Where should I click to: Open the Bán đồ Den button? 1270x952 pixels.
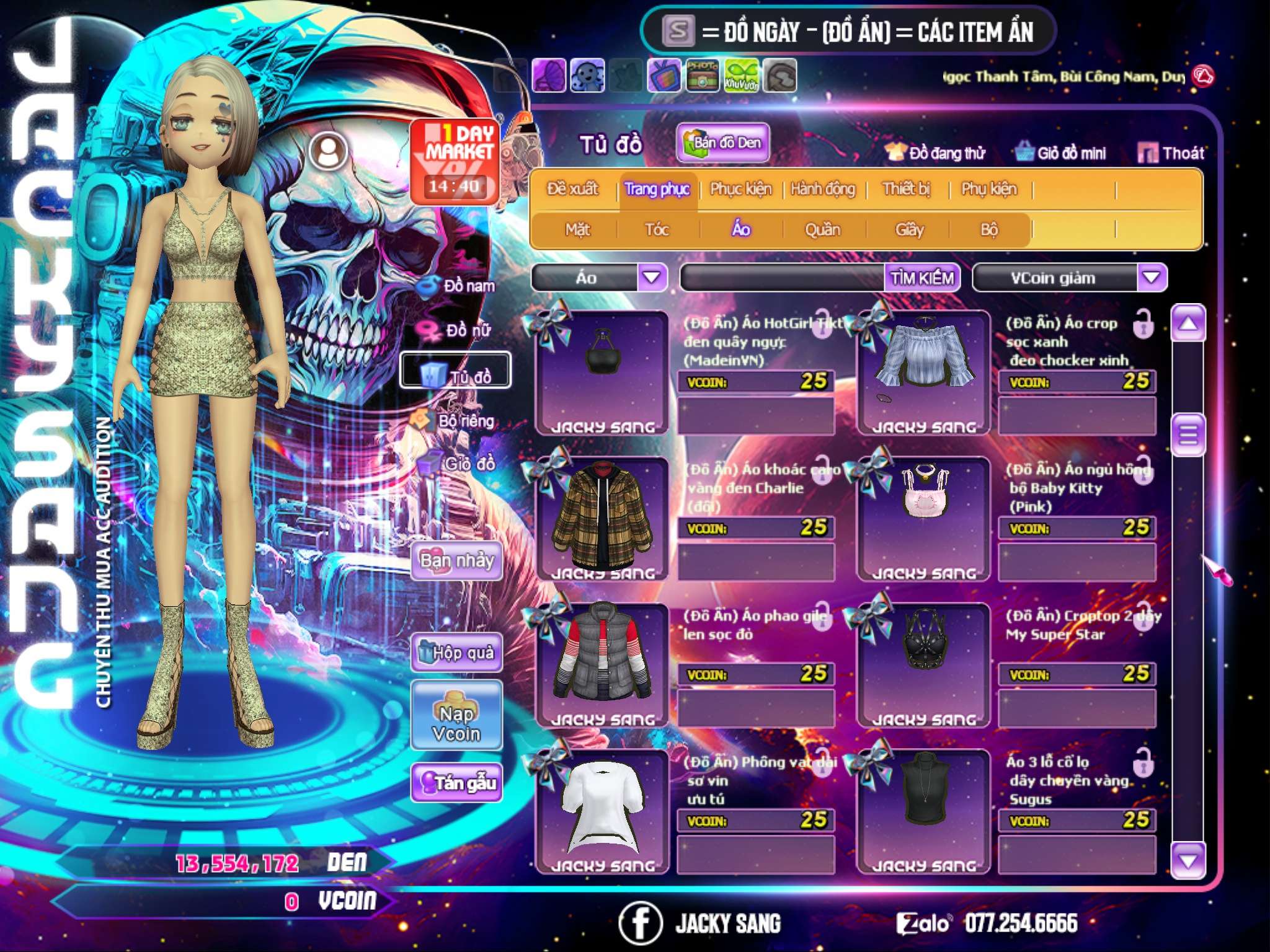(x=722, y=143)
